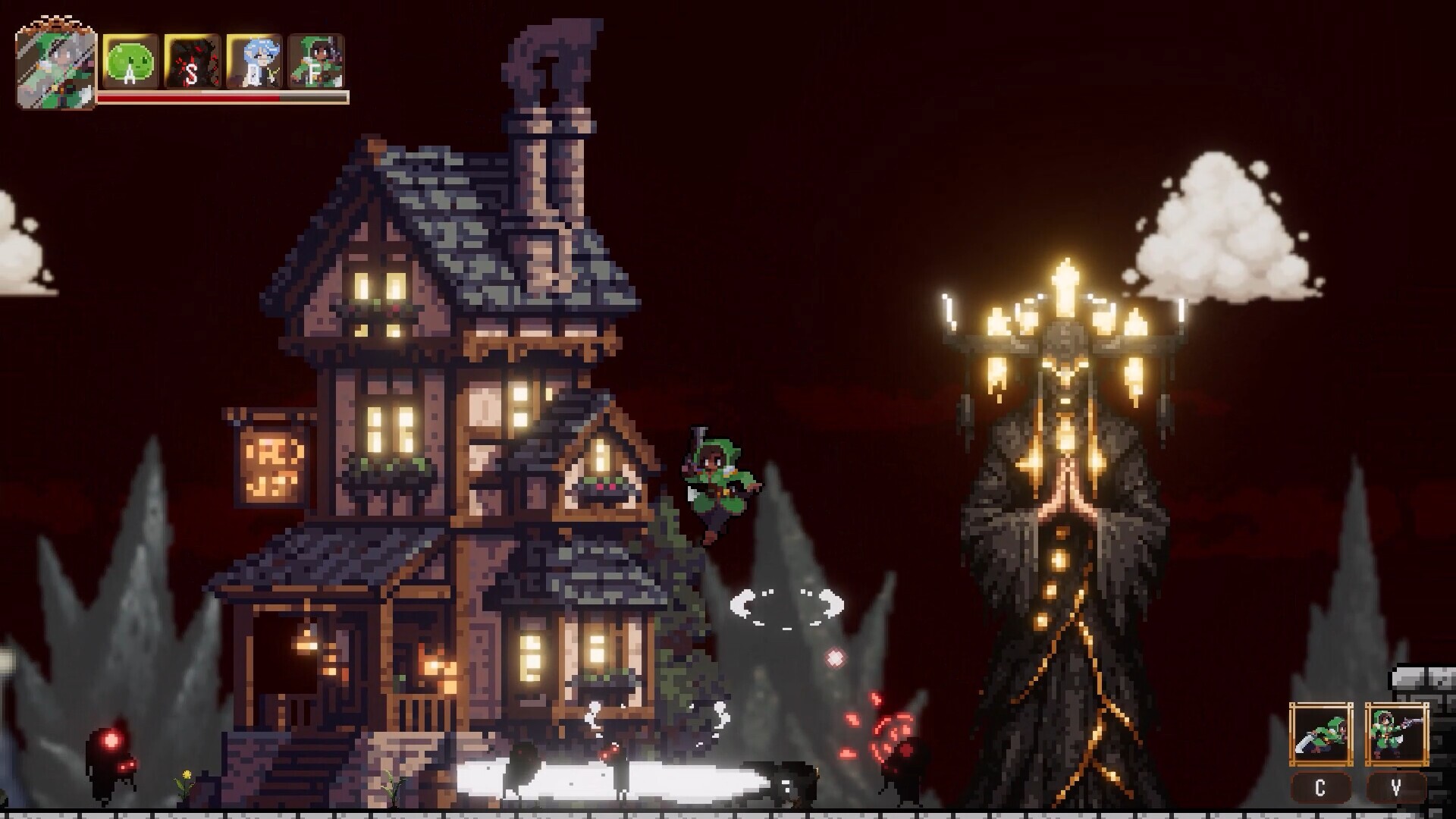Click the red health bar under the portraits

(190, 97)
